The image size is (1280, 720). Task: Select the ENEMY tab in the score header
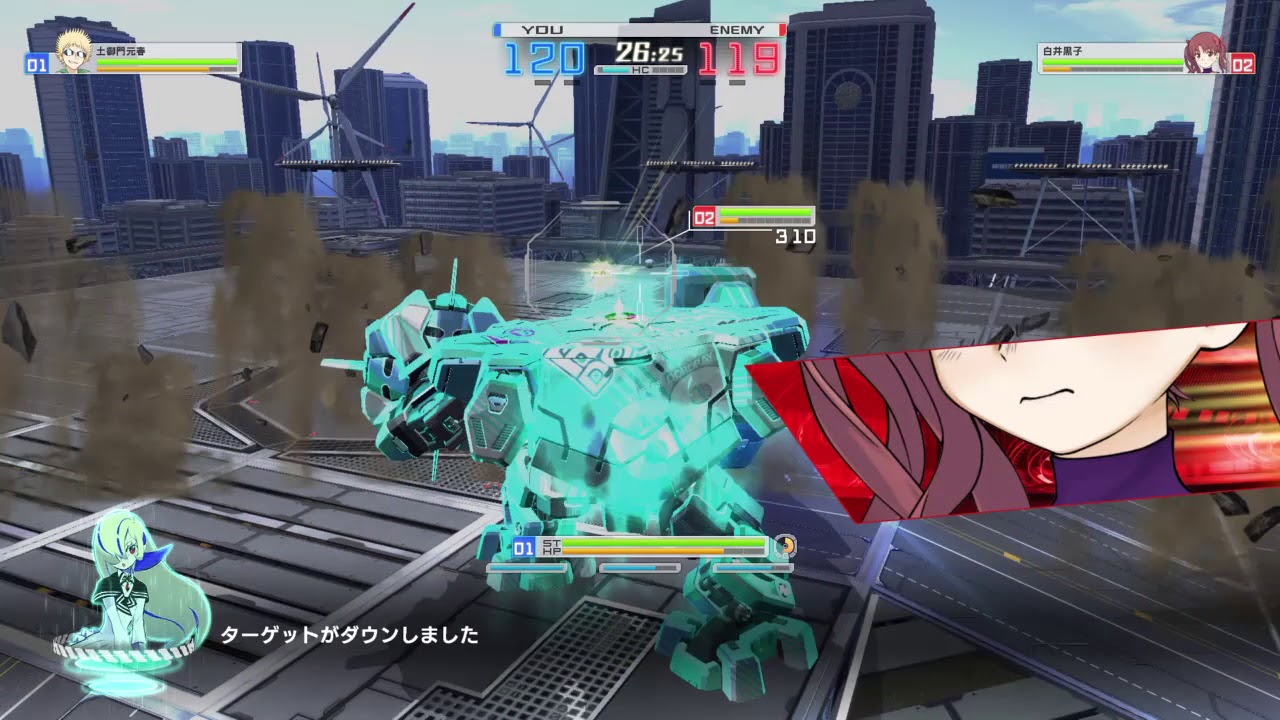tap(737, 29)
